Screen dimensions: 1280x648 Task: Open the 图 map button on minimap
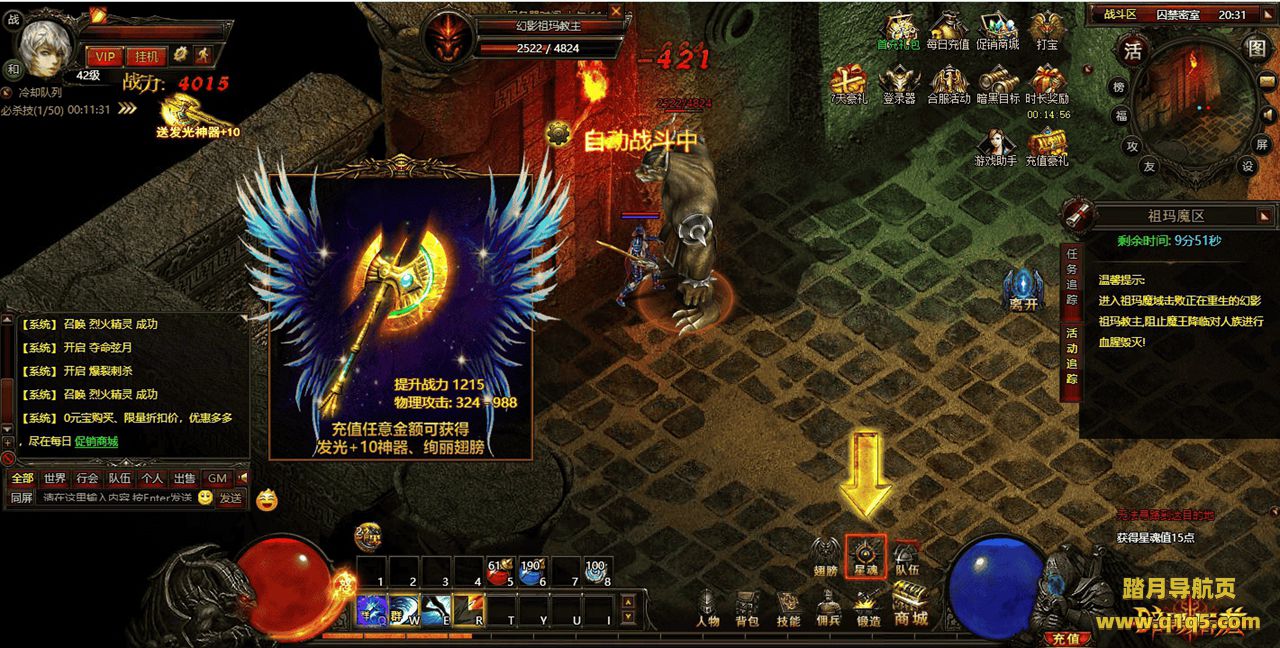(1256, 47)
